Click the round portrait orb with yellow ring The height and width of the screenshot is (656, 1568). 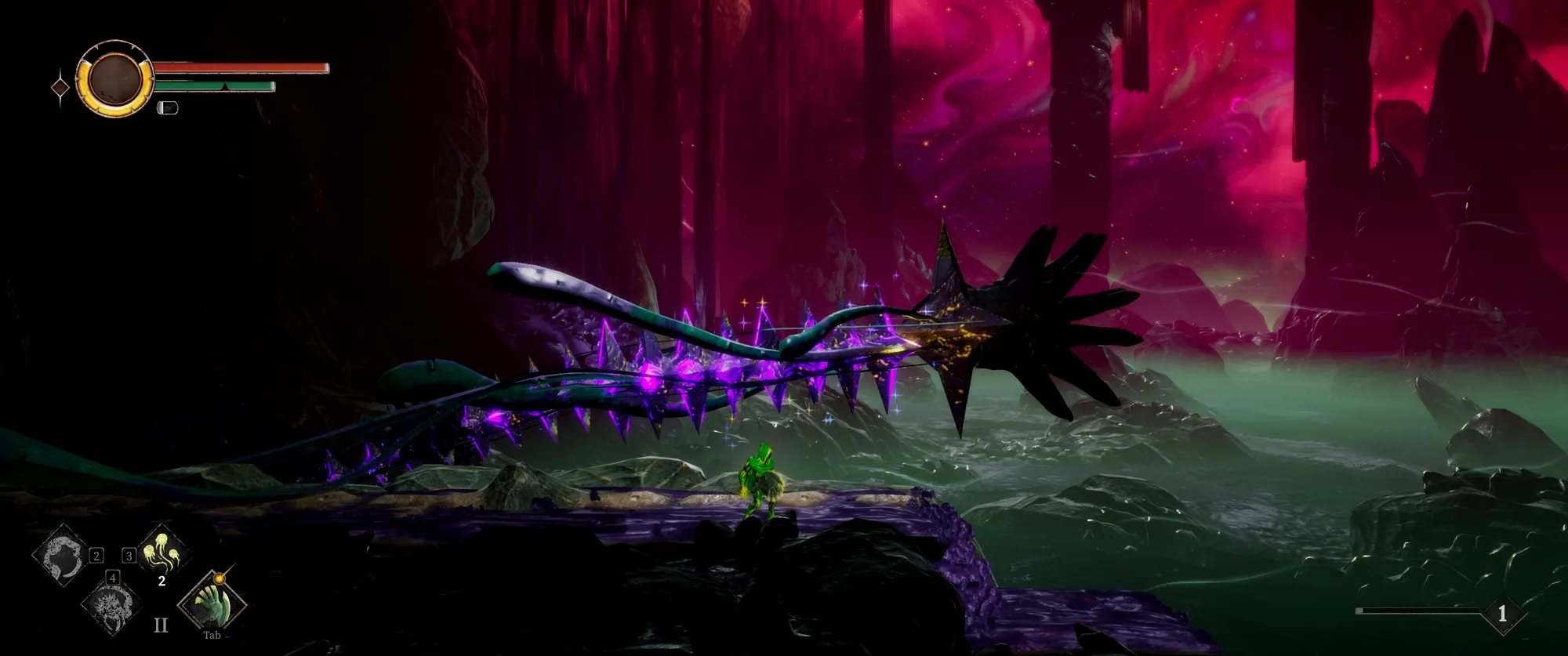click(115, 79)
